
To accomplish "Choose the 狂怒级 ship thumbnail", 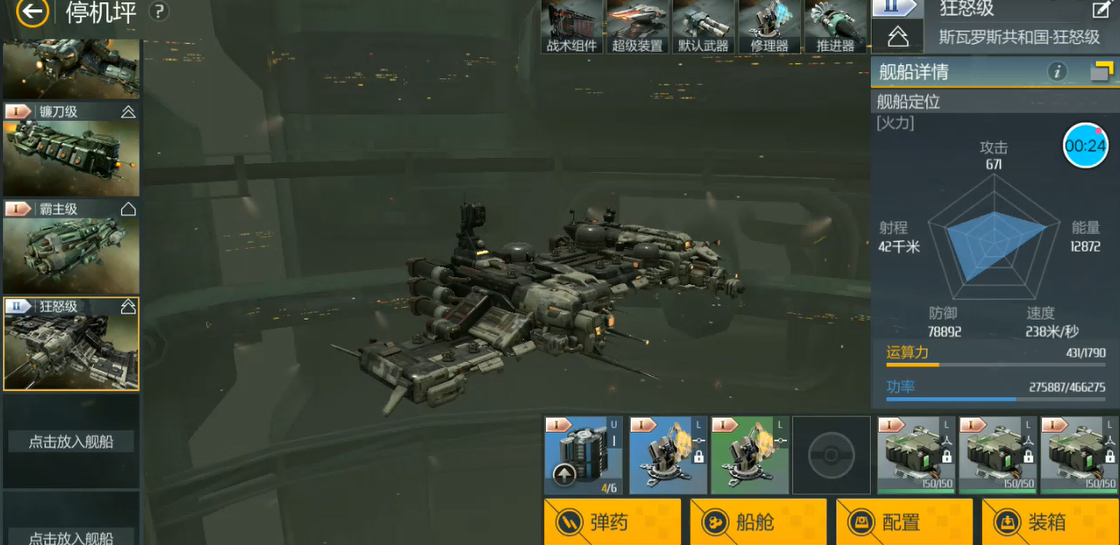I will point(71,343).
